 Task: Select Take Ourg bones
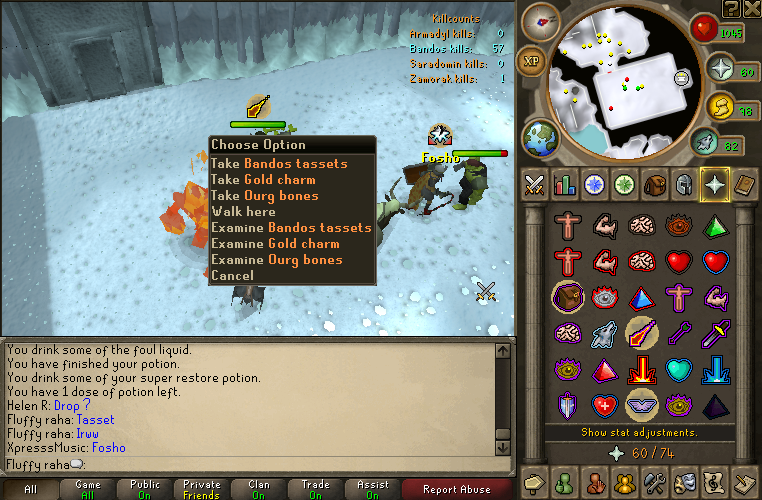tap(265, 196)
